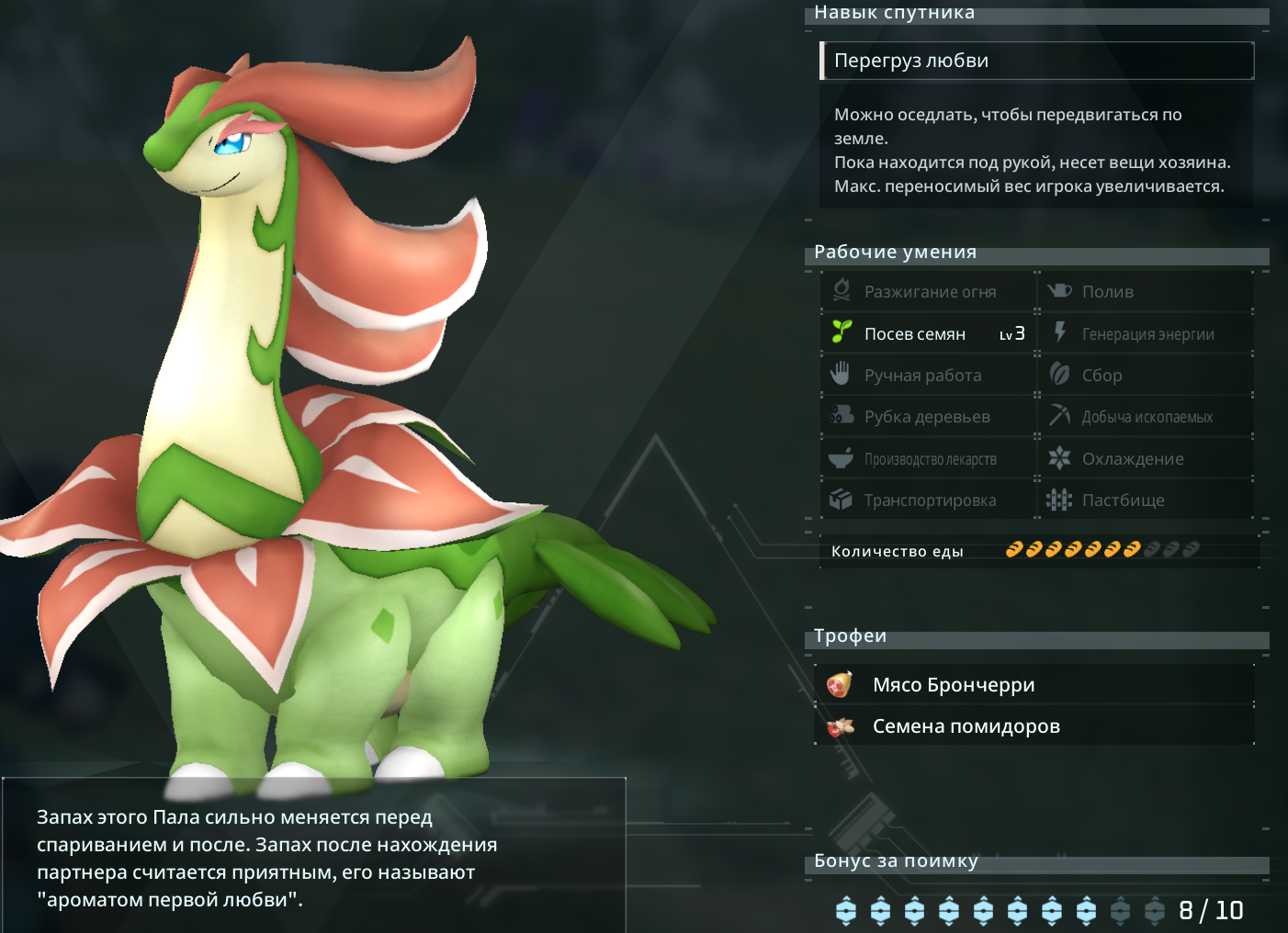Click the Пастбище farming cell
The width and height of the screenshot is (1288, 933).
coord(1147,500)
